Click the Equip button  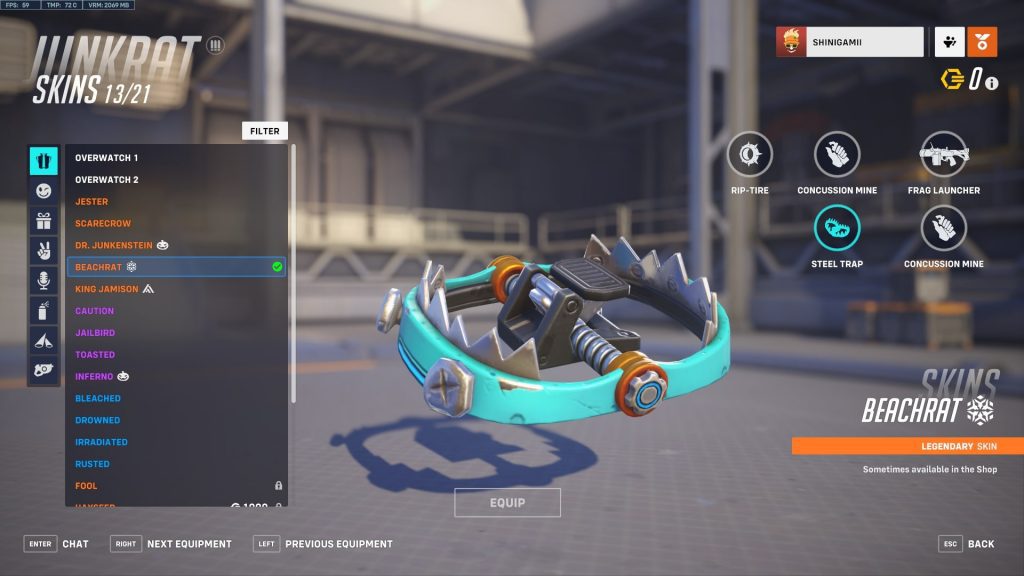point(507,502)
